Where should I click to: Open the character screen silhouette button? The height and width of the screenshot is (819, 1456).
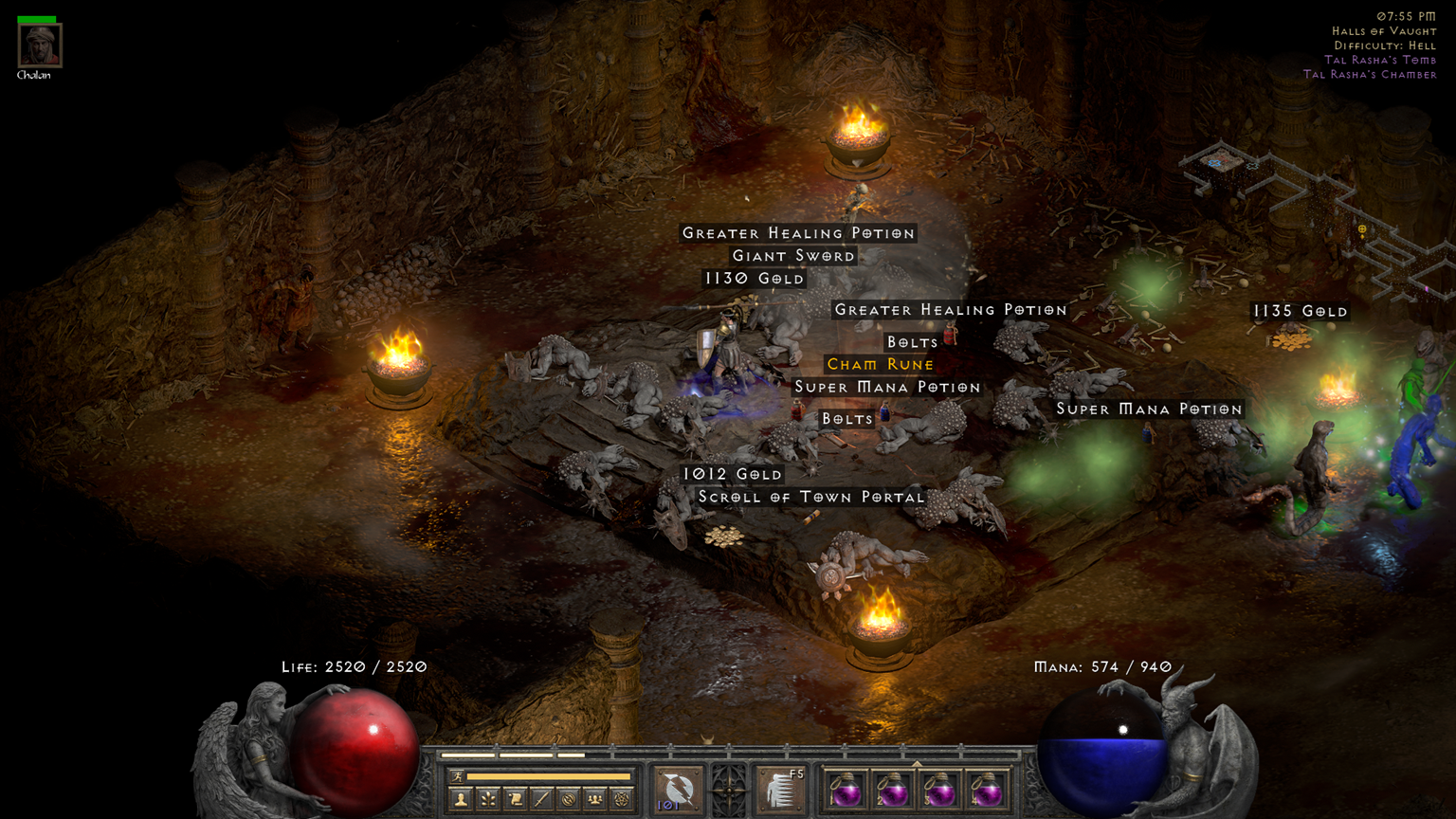(461, 800)
